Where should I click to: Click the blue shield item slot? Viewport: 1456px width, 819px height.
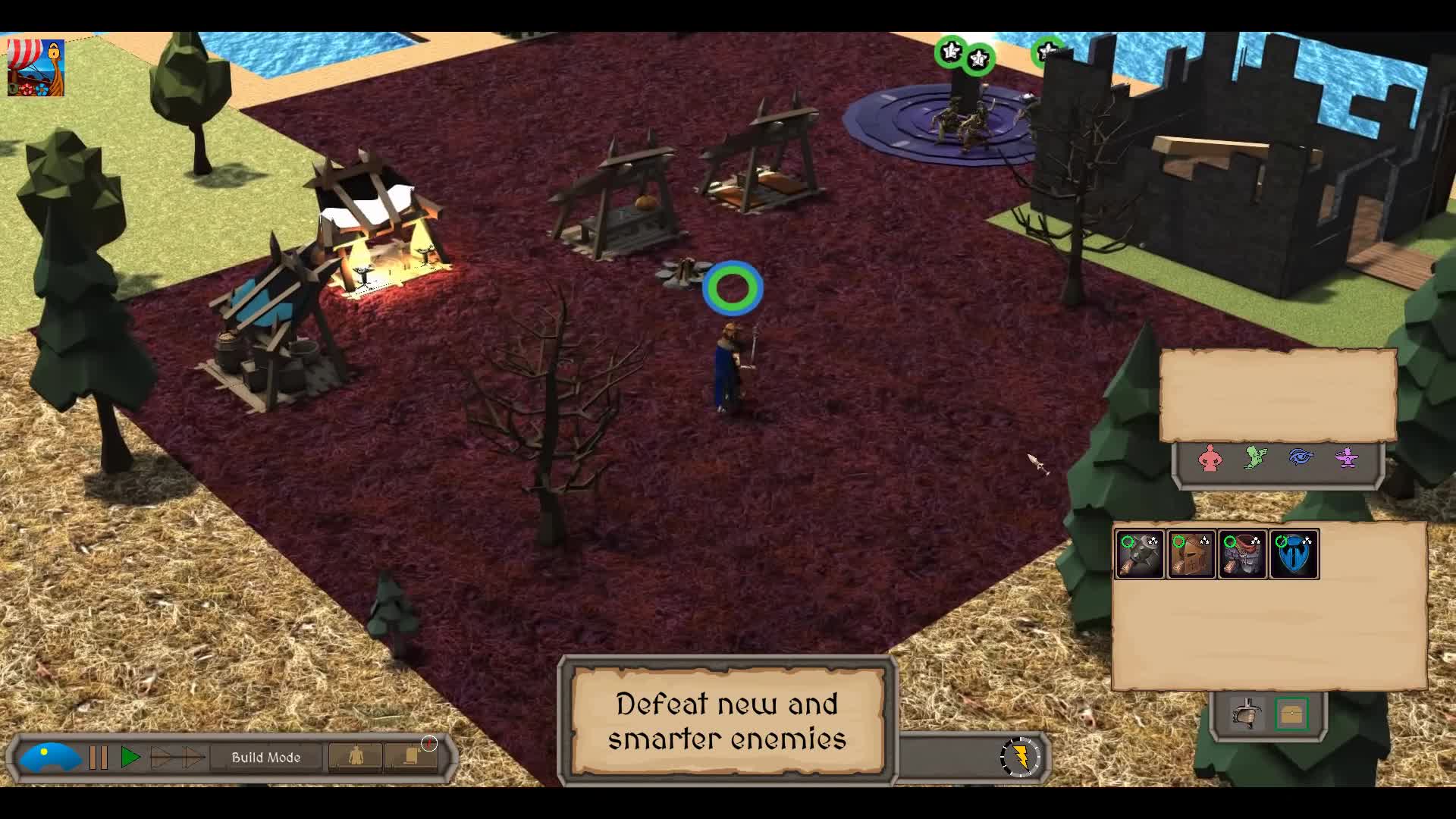[x=1295, y=554]
